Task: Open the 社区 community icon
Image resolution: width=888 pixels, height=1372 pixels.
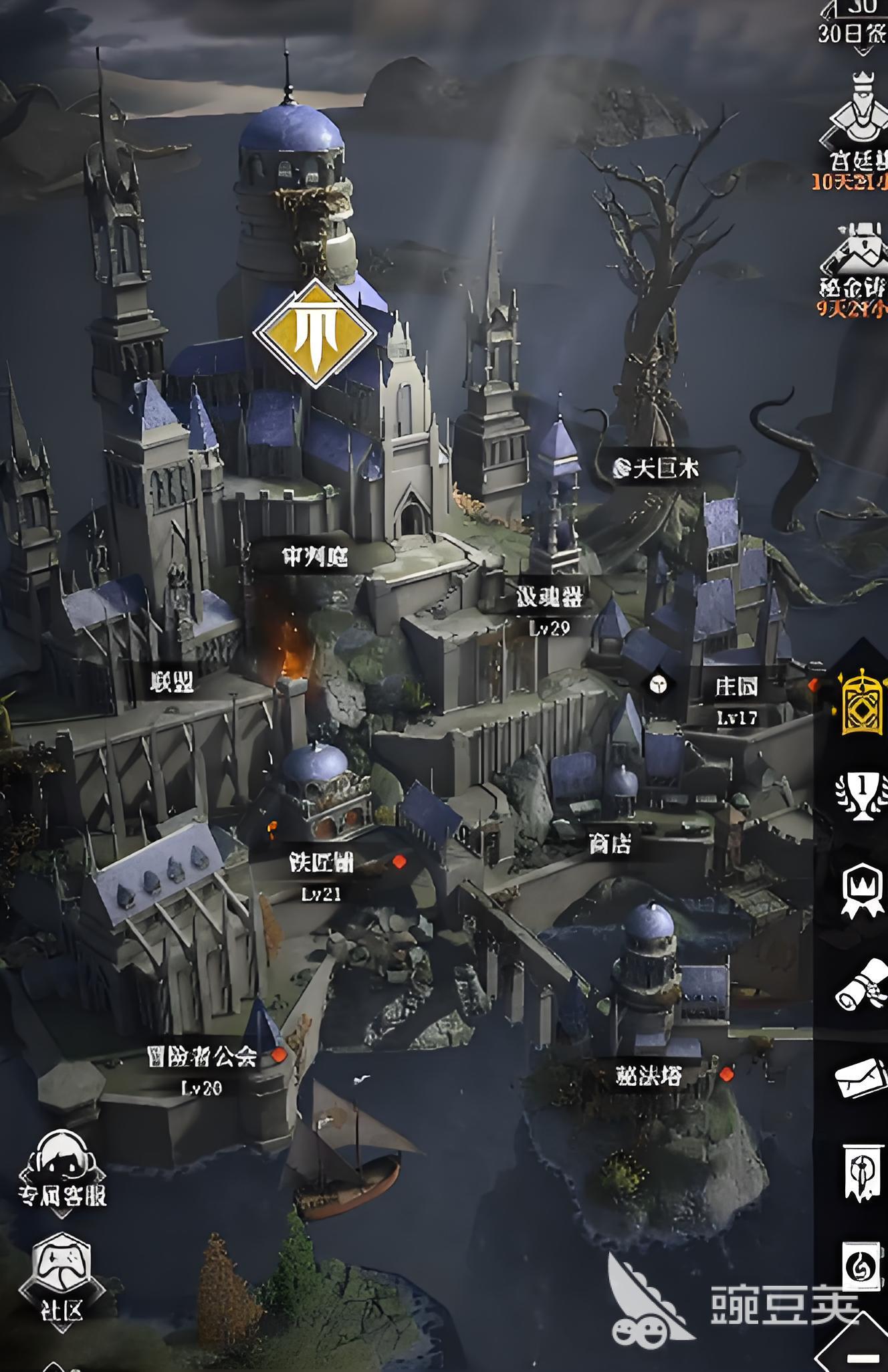Action: pyautogui.click(x=61, y=1280)
